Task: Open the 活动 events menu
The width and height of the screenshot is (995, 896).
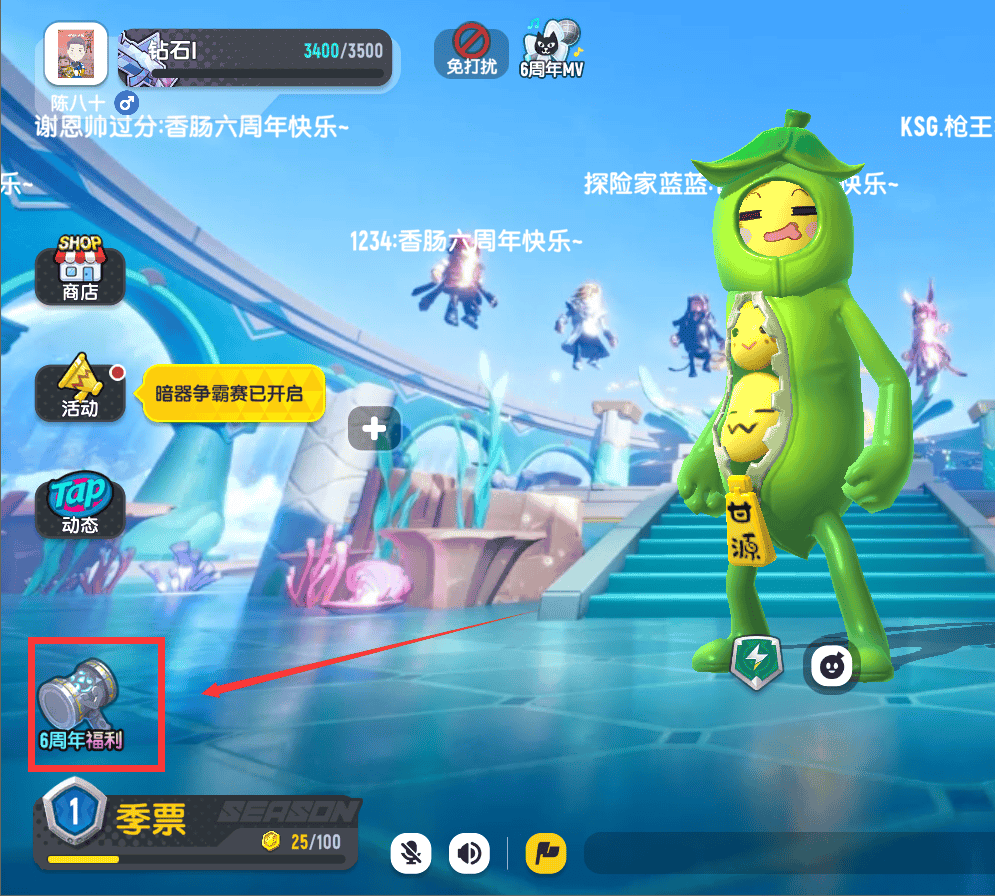Action: tap(80, 391)
